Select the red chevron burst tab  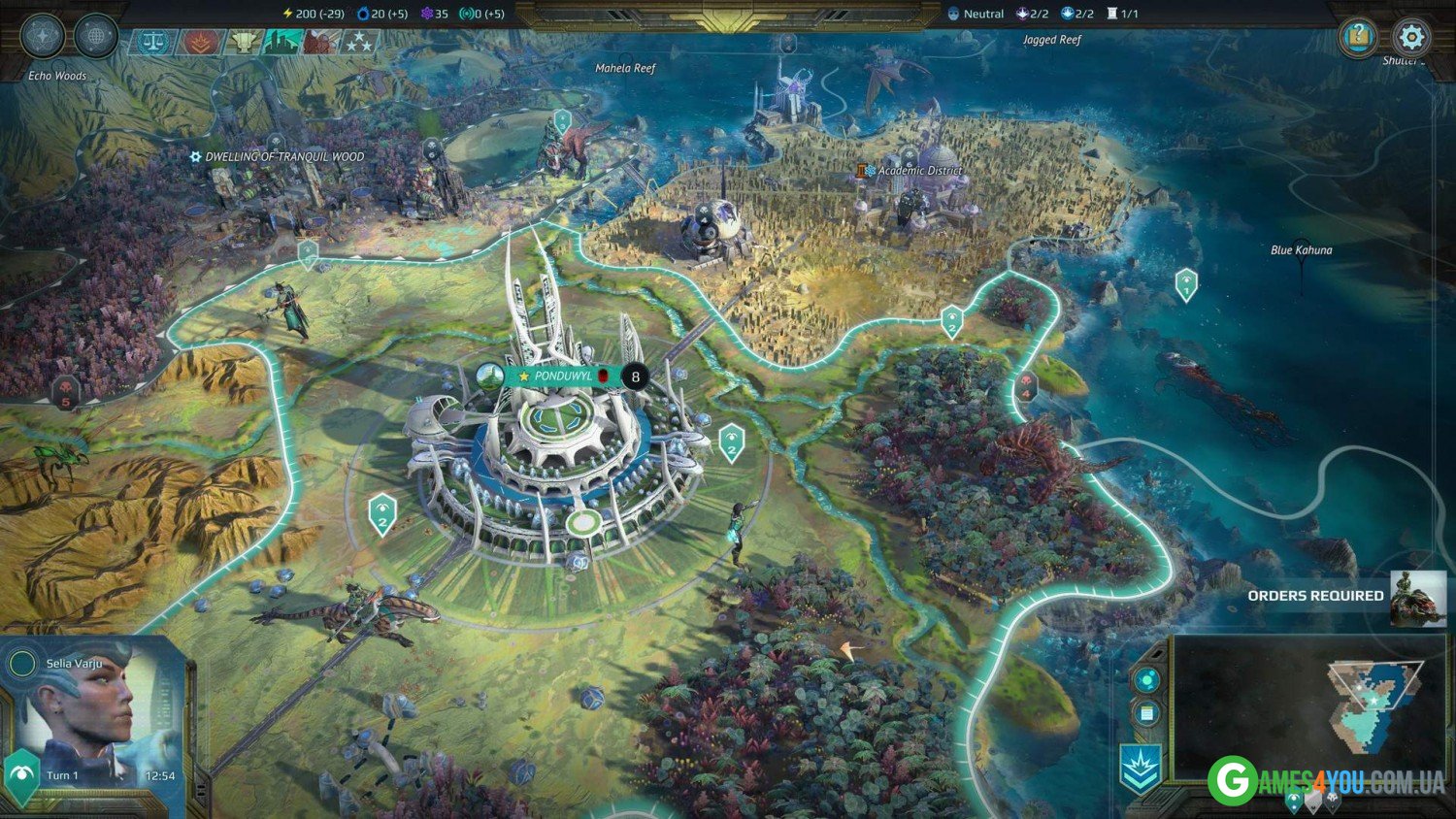pyautogui.click(x=201, y=42)
